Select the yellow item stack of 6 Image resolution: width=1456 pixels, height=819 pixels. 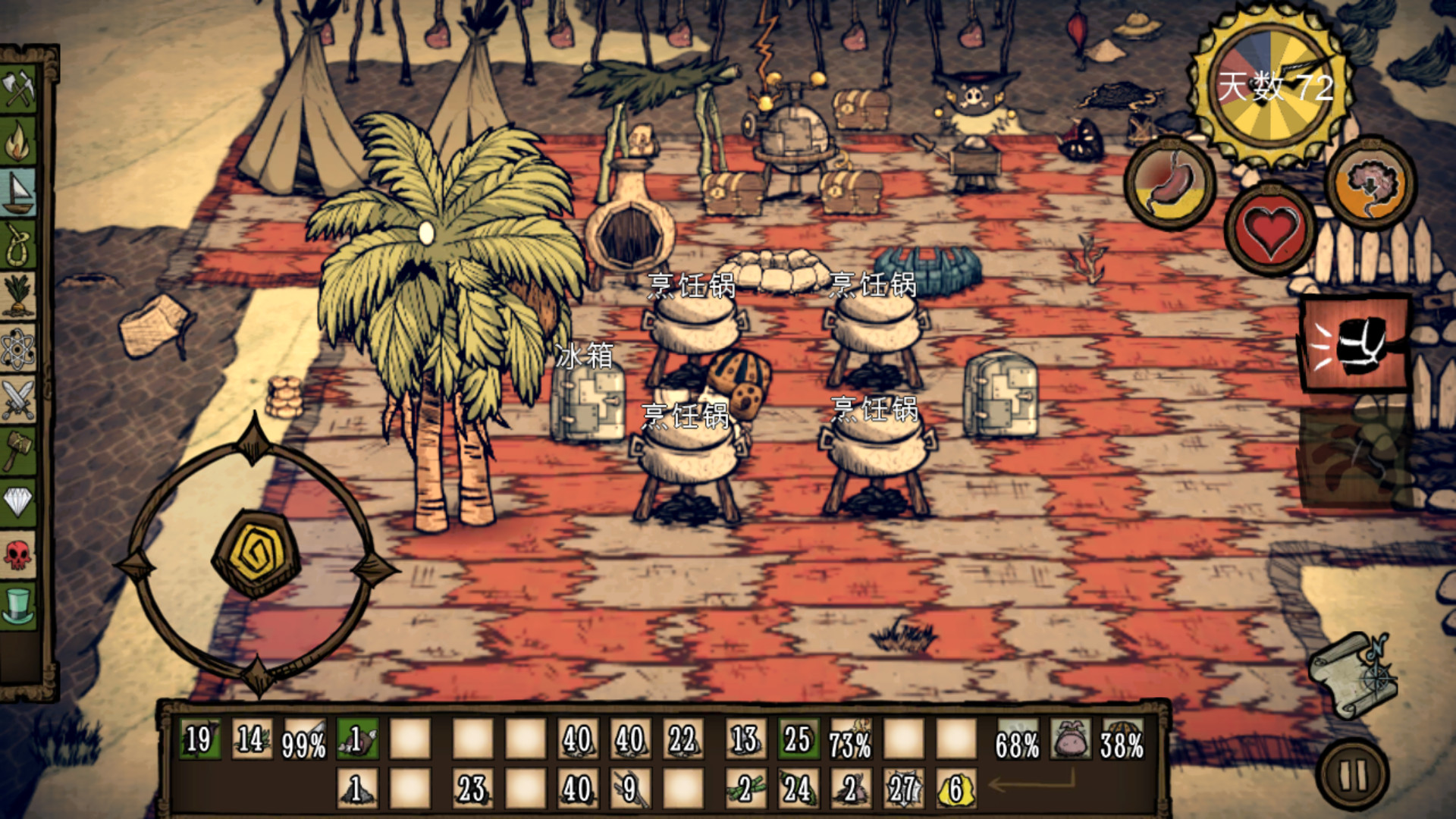955,789
